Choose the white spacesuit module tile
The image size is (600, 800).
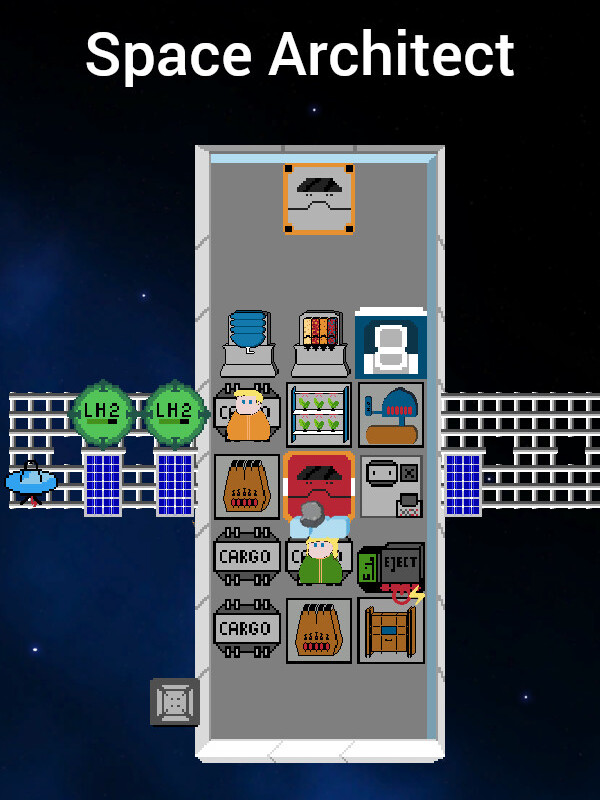[391, 343]
